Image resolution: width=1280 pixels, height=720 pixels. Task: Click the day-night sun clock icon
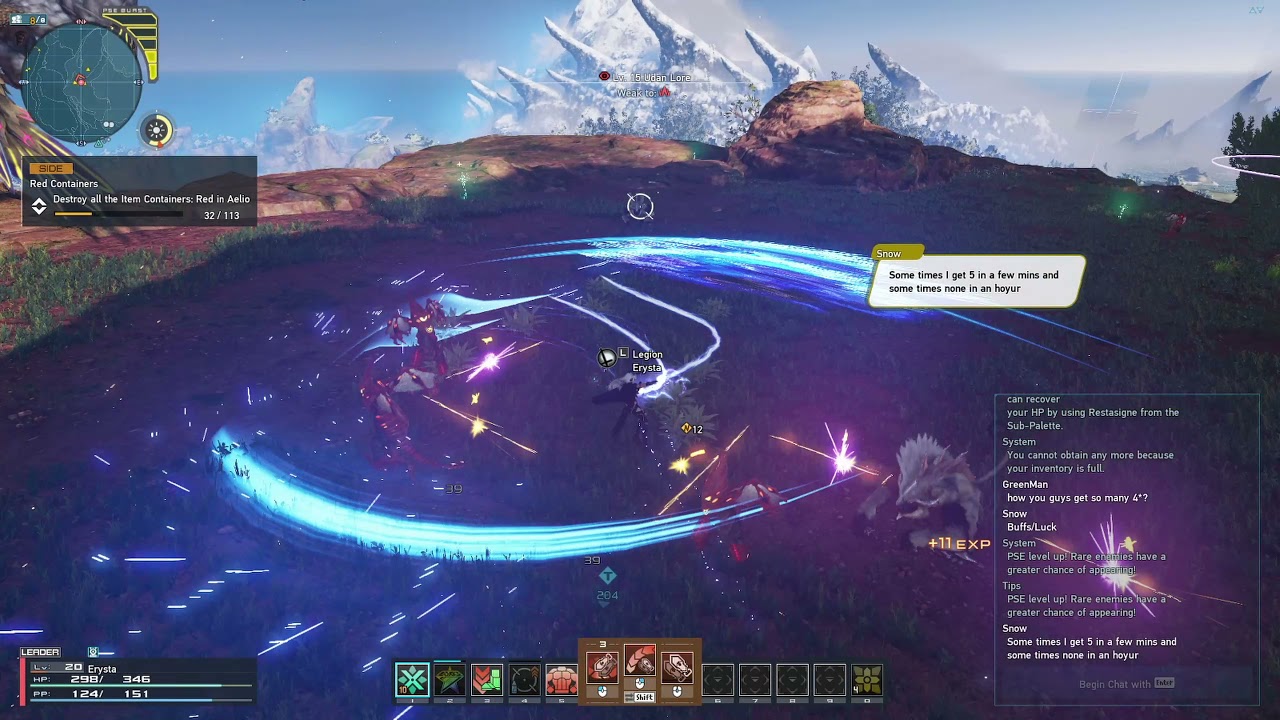tap(157, 130)
